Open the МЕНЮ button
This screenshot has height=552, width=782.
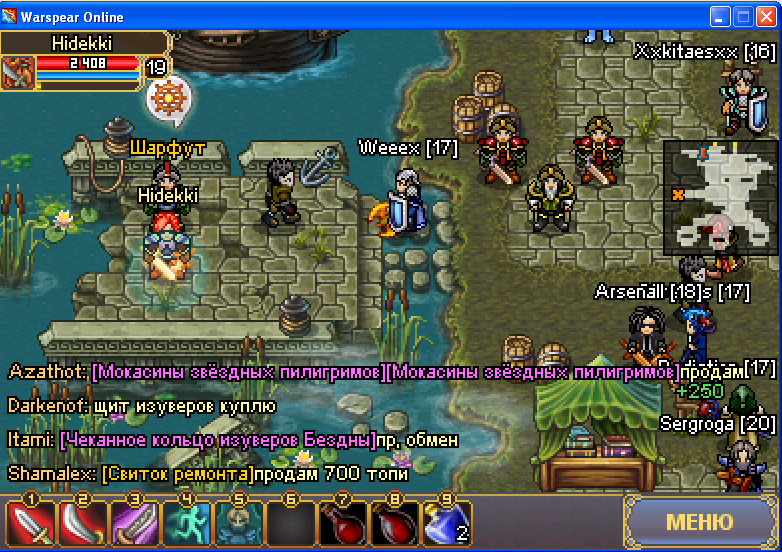pos(699,522)
